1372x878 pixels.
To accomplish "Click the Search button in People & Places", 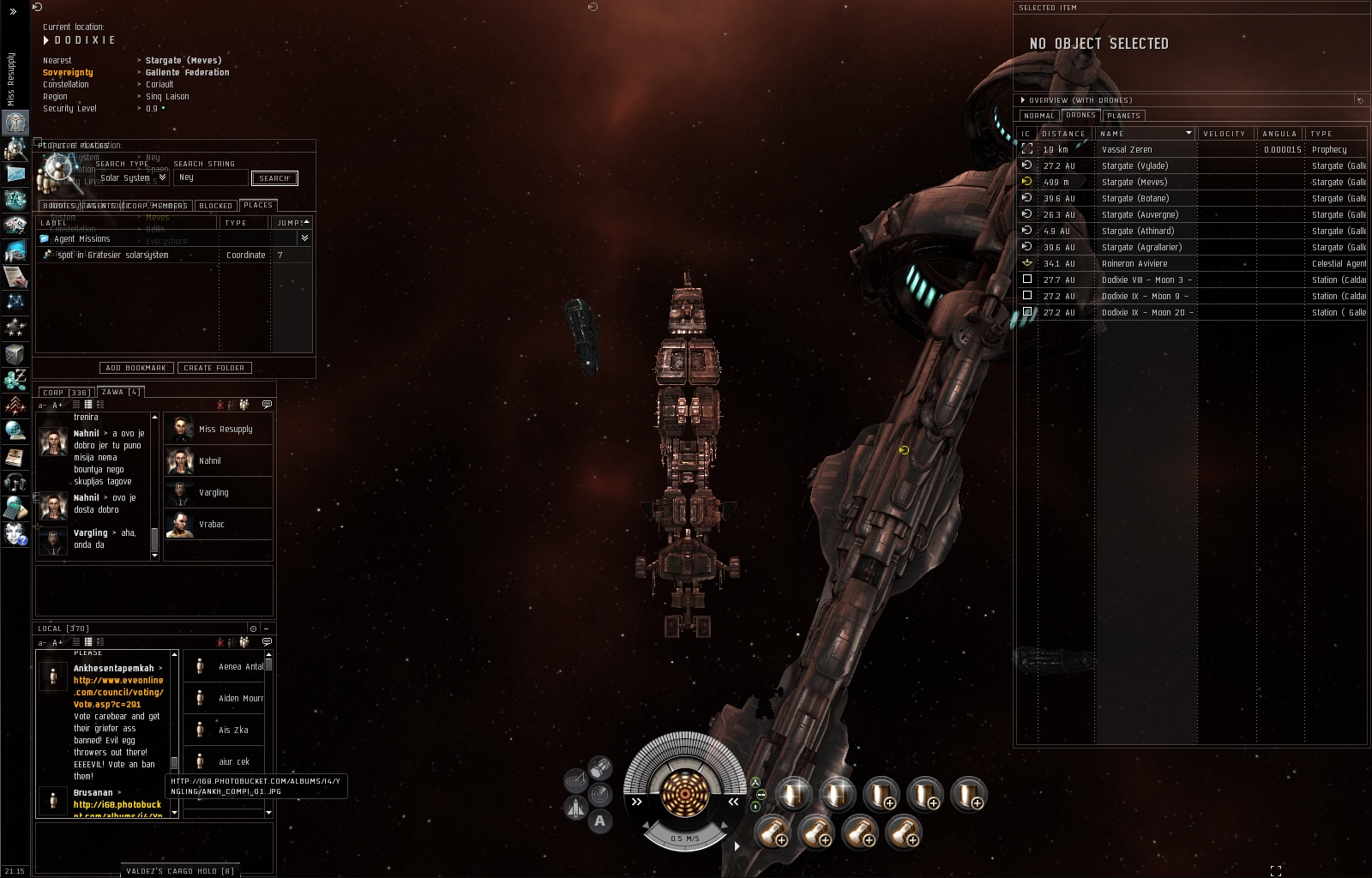I will click(274, 178).
